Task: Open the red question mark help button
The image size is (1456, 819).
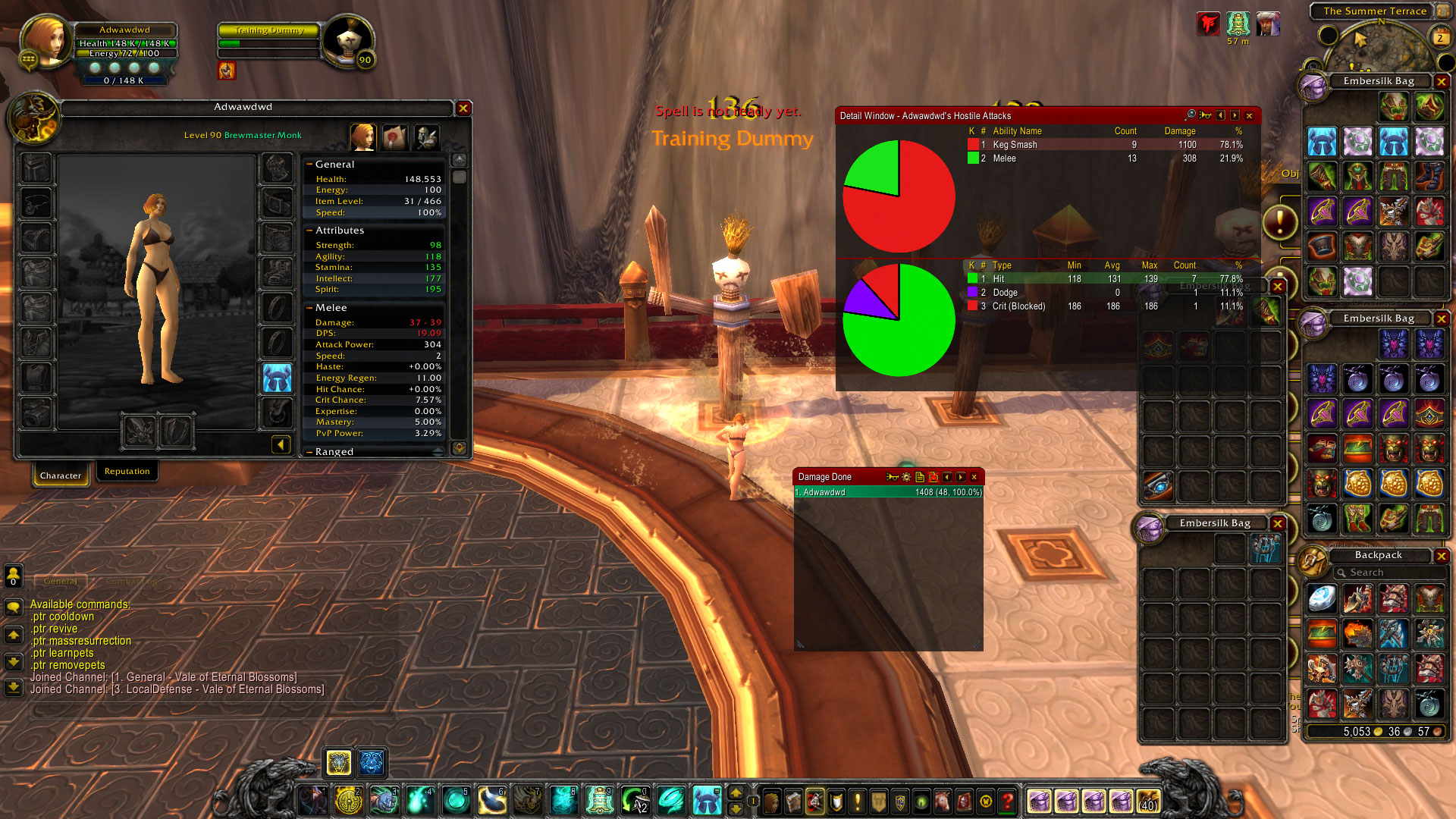Action: point(1007,801)
